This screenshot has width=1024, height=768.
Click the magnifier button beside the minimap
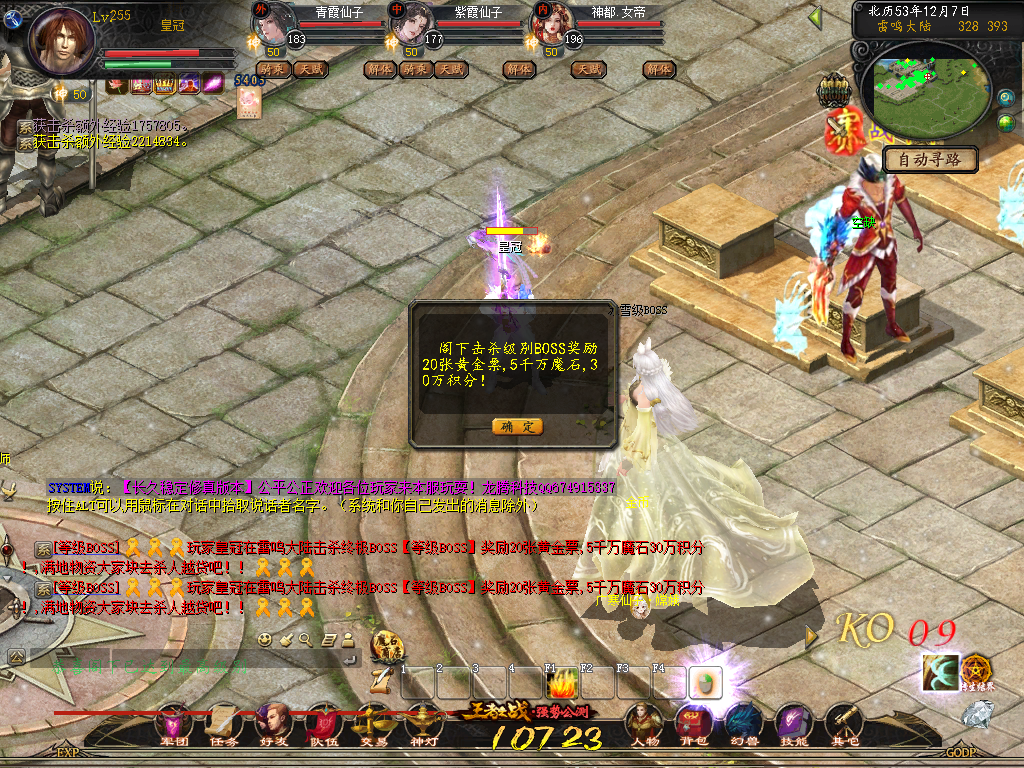1006,97
